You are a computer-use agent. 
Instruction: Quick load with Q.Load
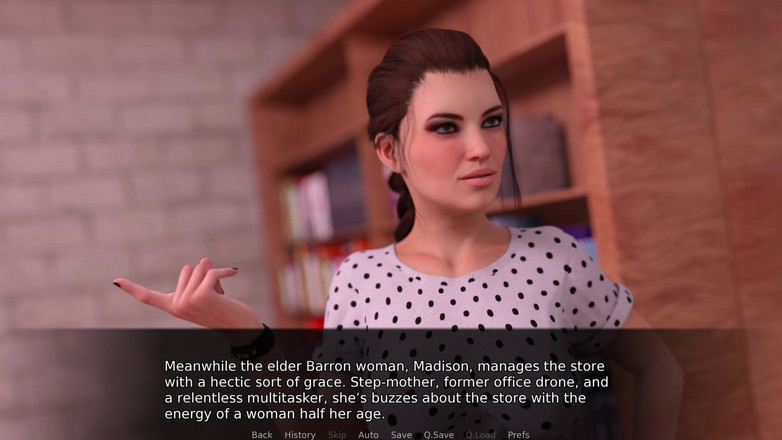(x=480, y=435)
